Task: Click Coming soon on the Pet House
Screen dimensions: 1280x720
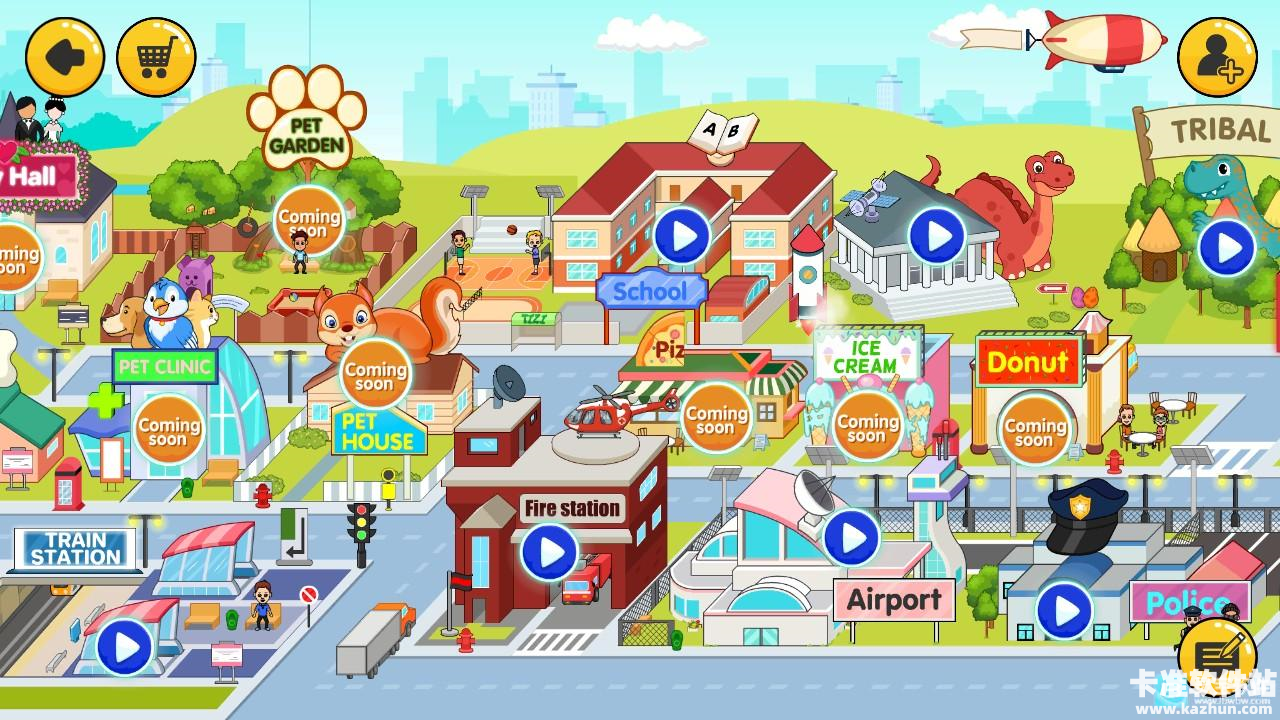Action: (375, 372)
